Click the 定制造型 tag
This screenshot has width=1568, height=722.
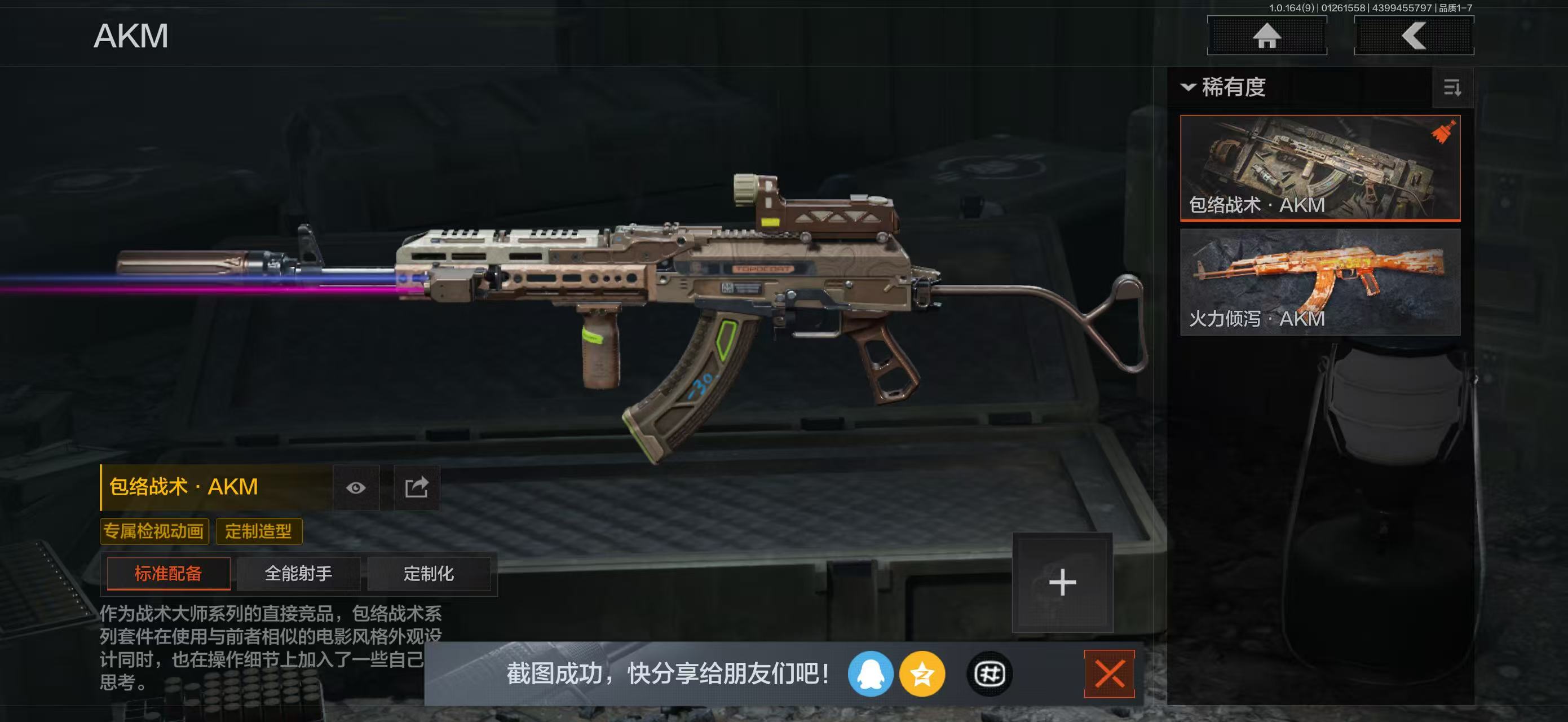[260, 531]
